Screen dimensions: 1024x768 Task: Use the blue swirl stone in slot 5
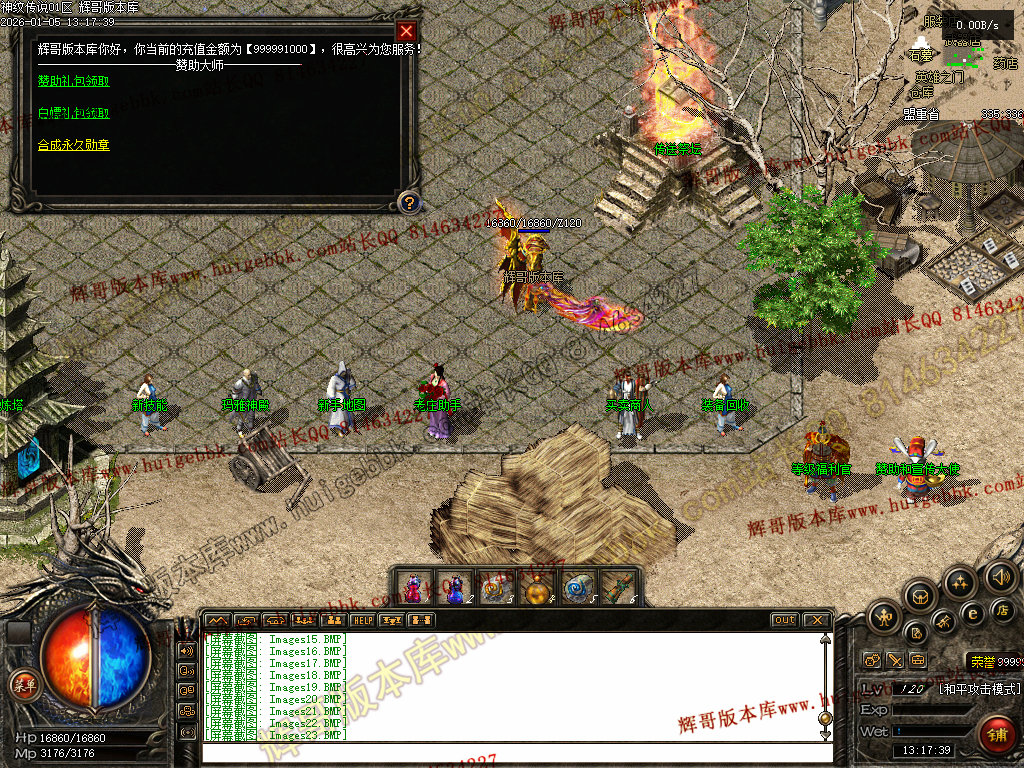tap(578, 588)
